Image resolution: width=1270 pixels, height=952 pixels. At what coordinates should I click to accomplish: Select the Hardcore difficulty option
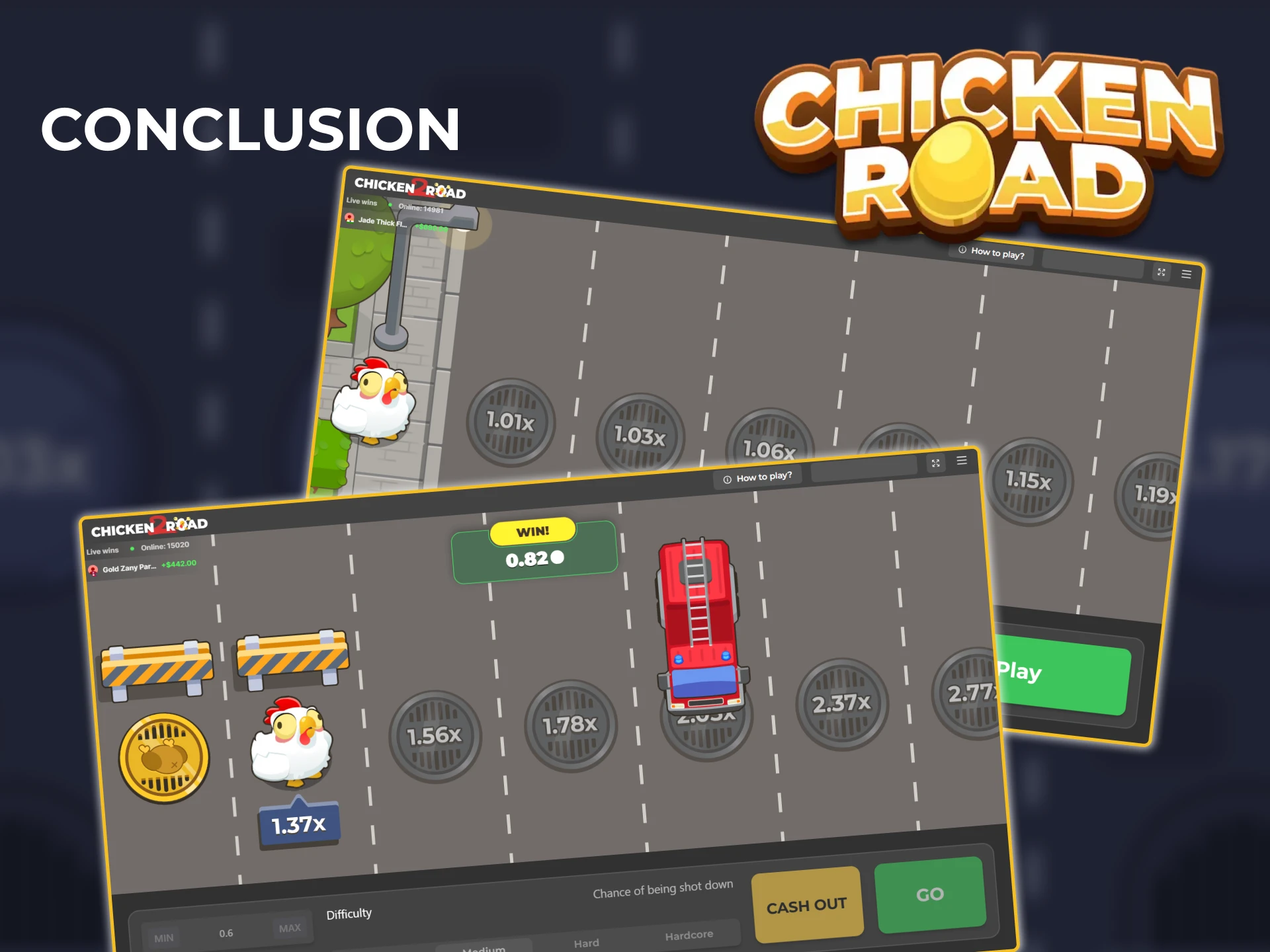[x=689, y=934]
